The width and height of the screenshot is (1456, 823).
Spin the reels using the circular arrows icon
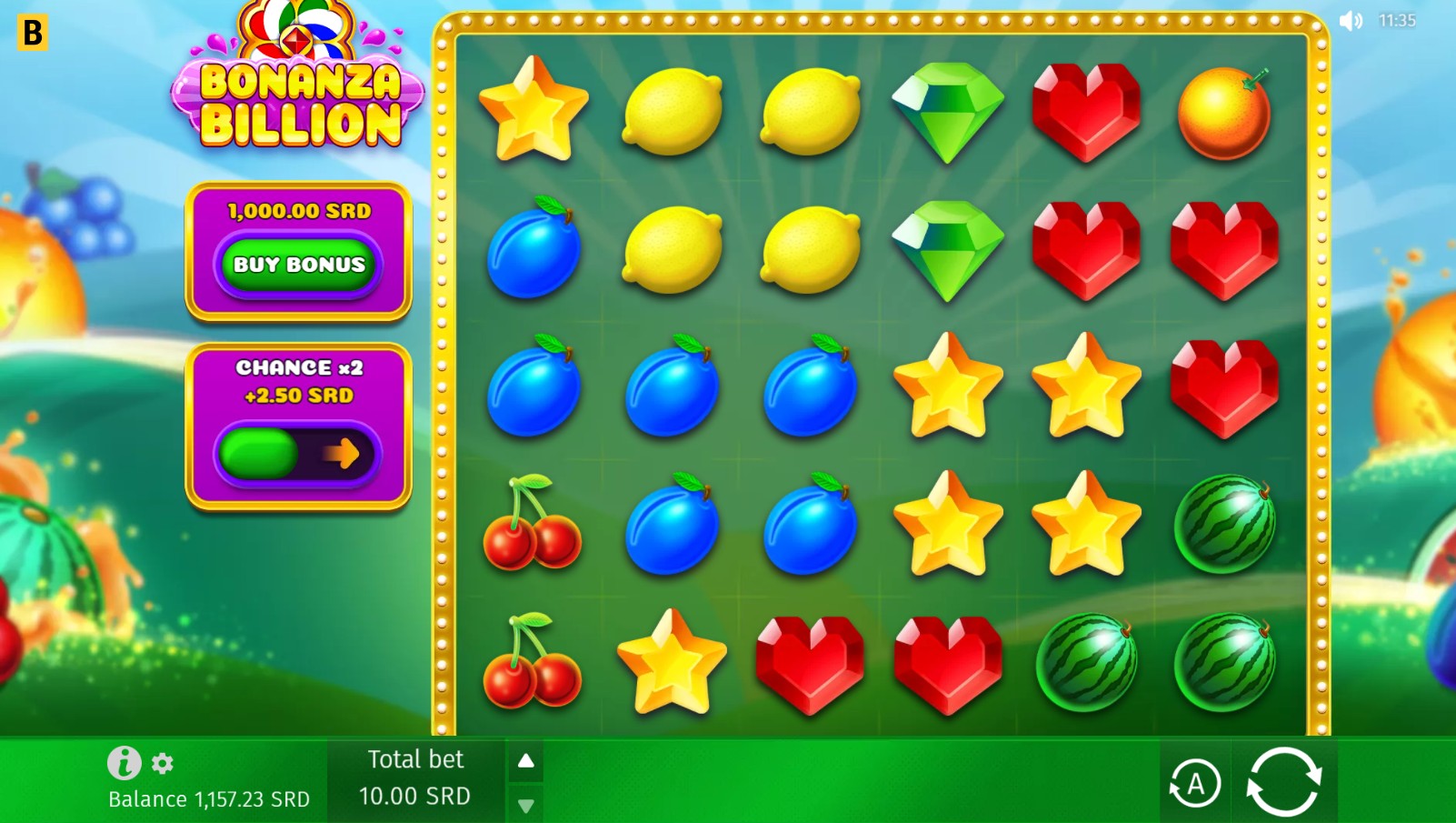pos(1286,780)
